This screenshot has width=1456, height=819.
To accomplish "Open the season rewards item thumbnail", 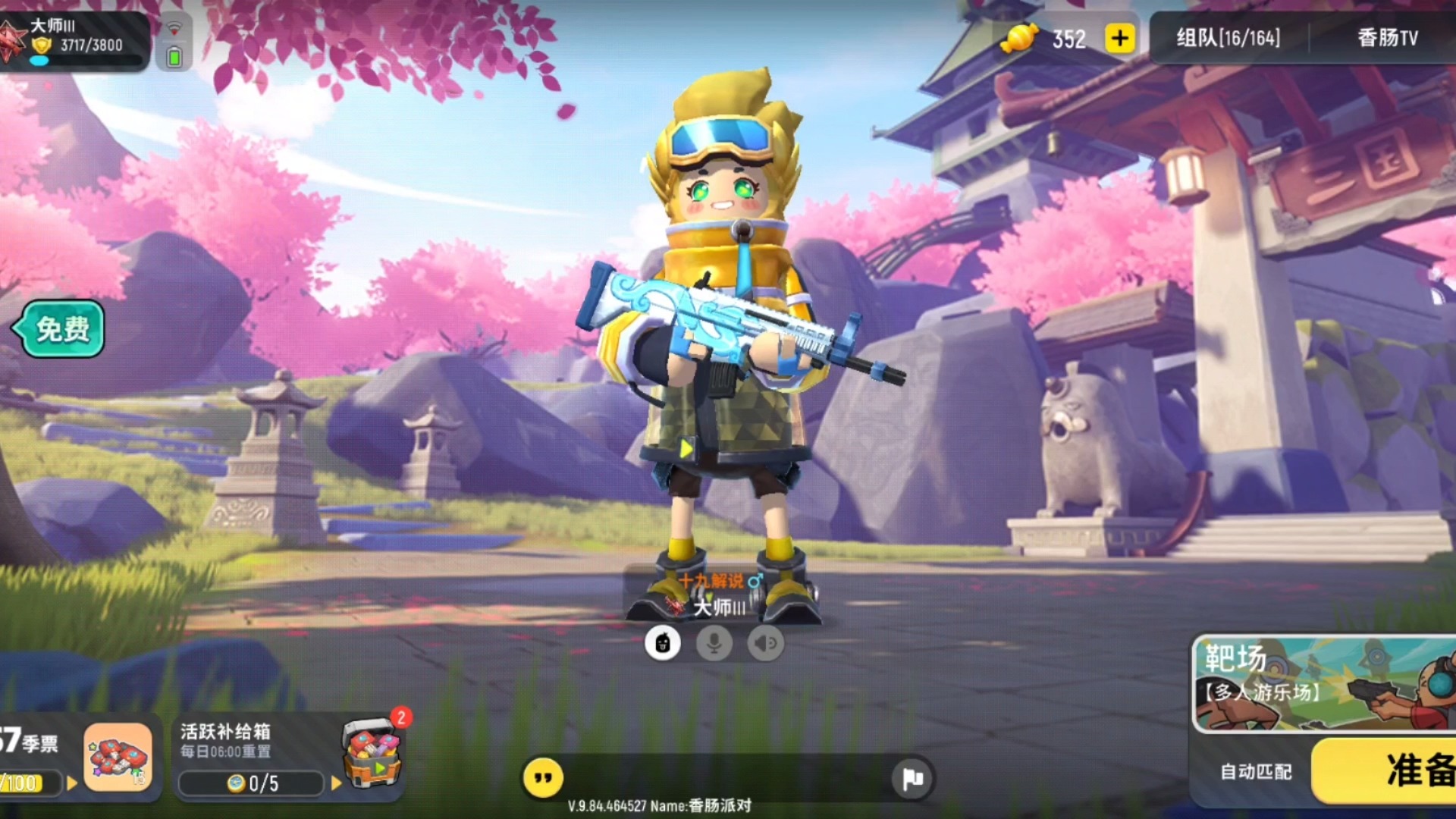I will point(118,757).
